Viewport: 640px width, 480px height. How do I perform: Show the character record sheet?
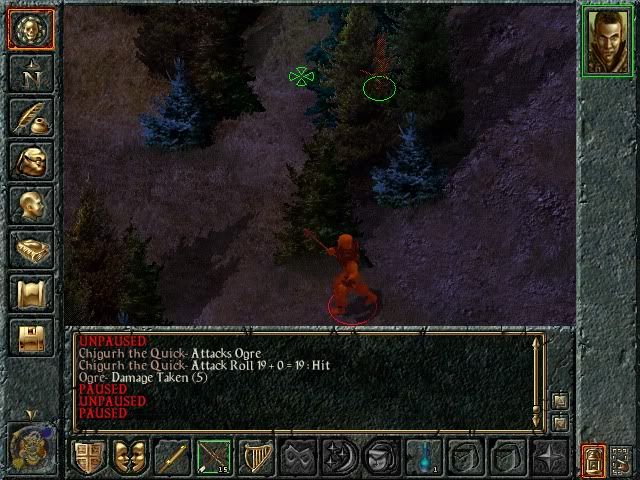pos(30,205)
